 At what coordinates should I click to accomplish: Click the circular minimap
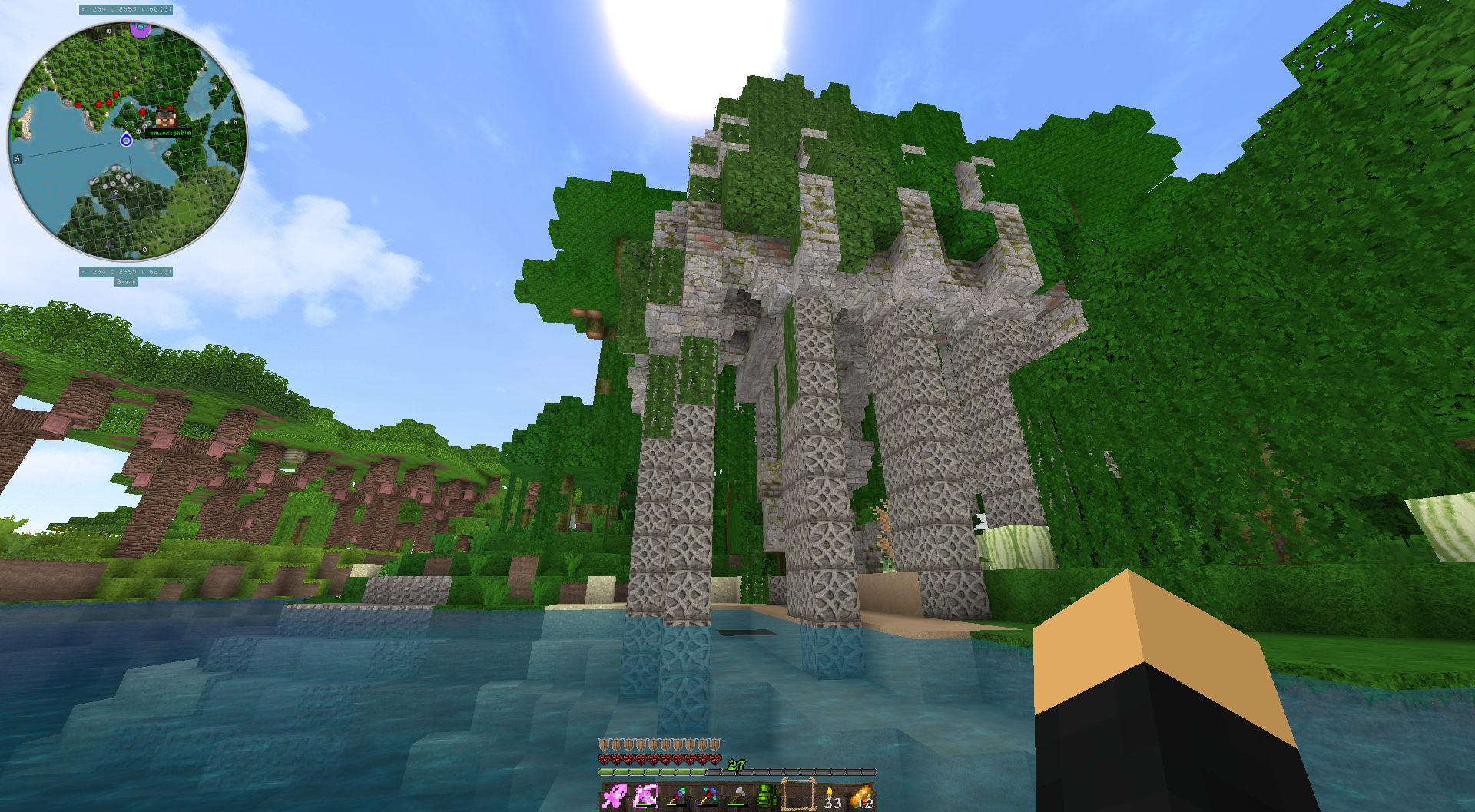point(127,141)
